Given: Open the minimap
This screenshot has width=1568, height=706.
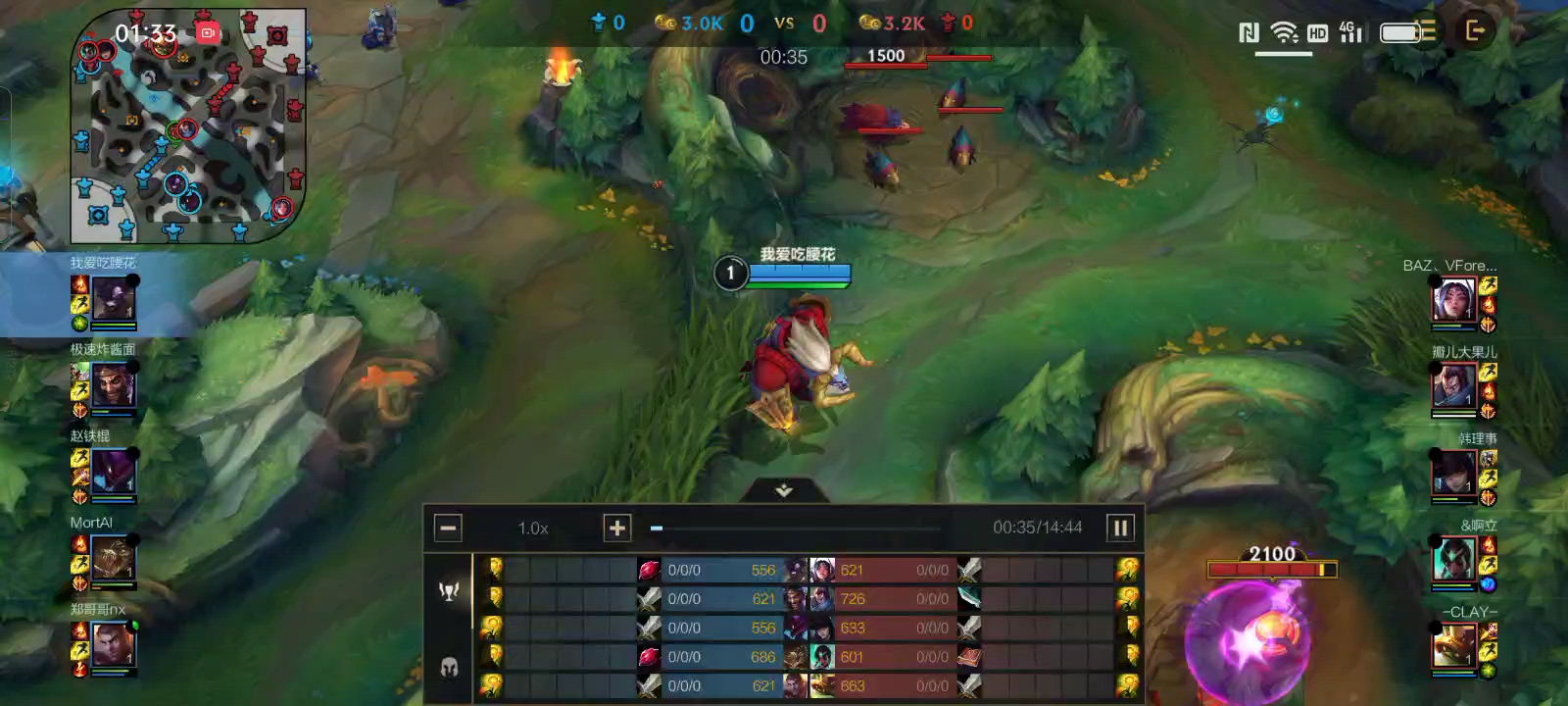Looking at the screenshot, I should [x=188, y=127].
